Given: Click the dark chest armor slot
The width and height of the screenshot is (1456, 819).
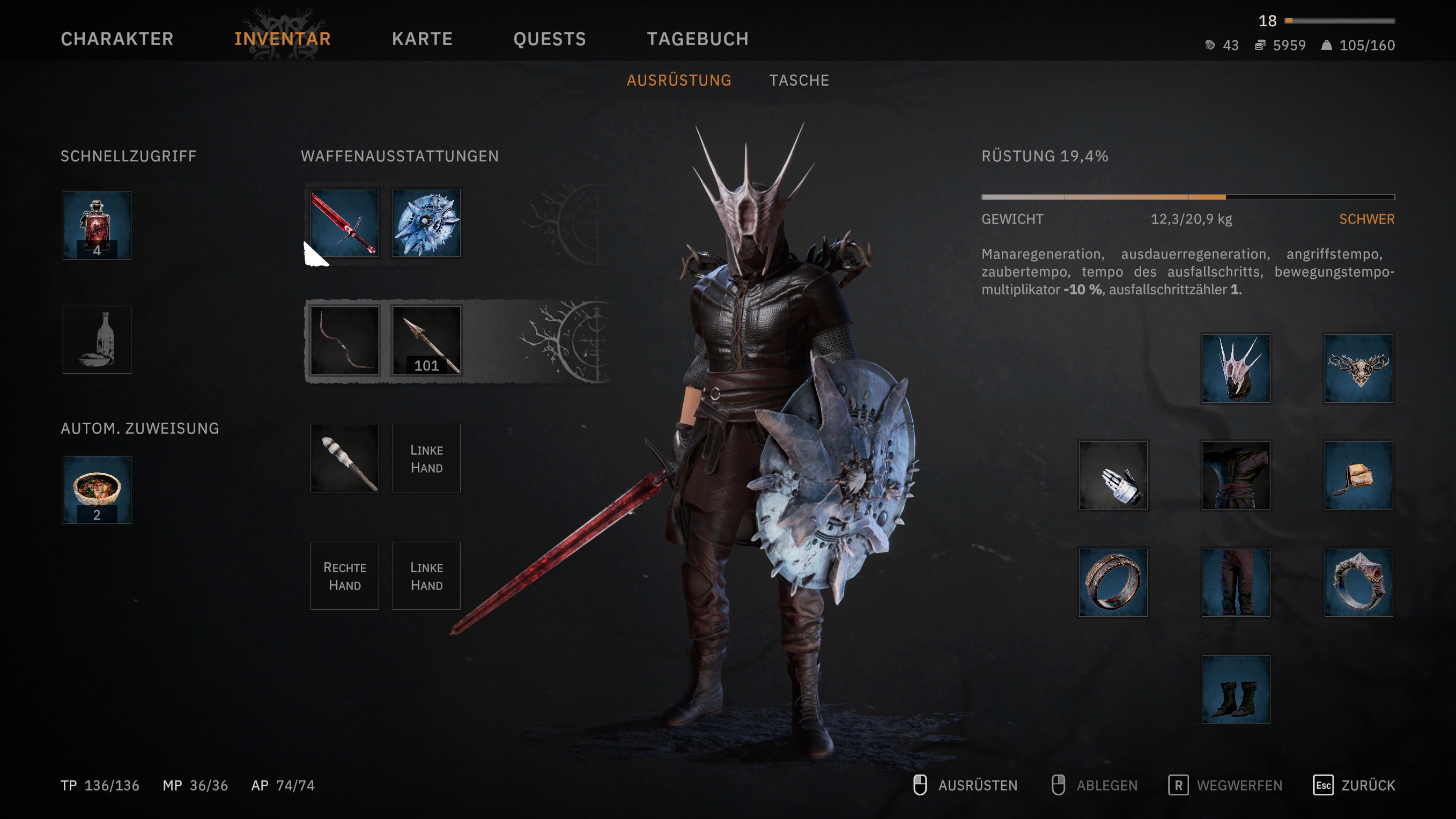Looking at the screenshot, I should 1236,475.
